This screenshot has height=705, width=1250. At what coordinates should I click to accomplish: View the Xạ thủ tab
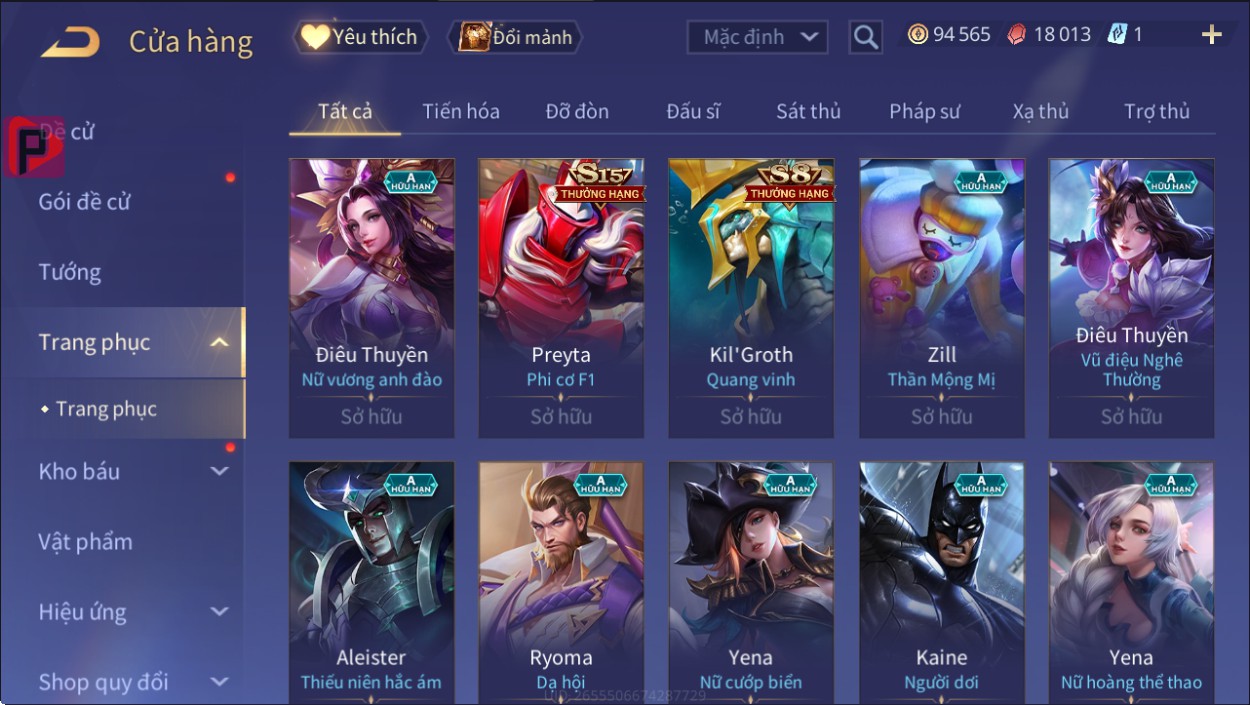coord(1040,111)
